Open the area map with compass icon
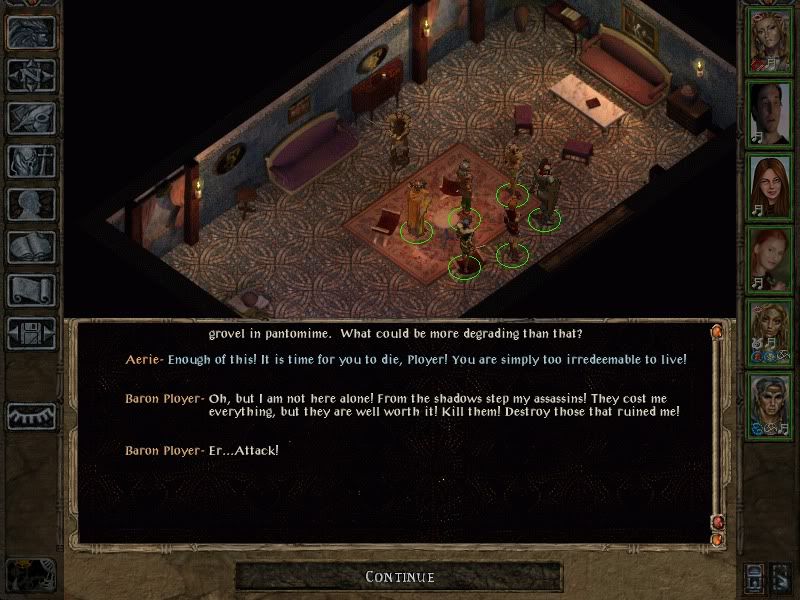The width and height of the screenshot is (800, 600). [x=30, y=75]
